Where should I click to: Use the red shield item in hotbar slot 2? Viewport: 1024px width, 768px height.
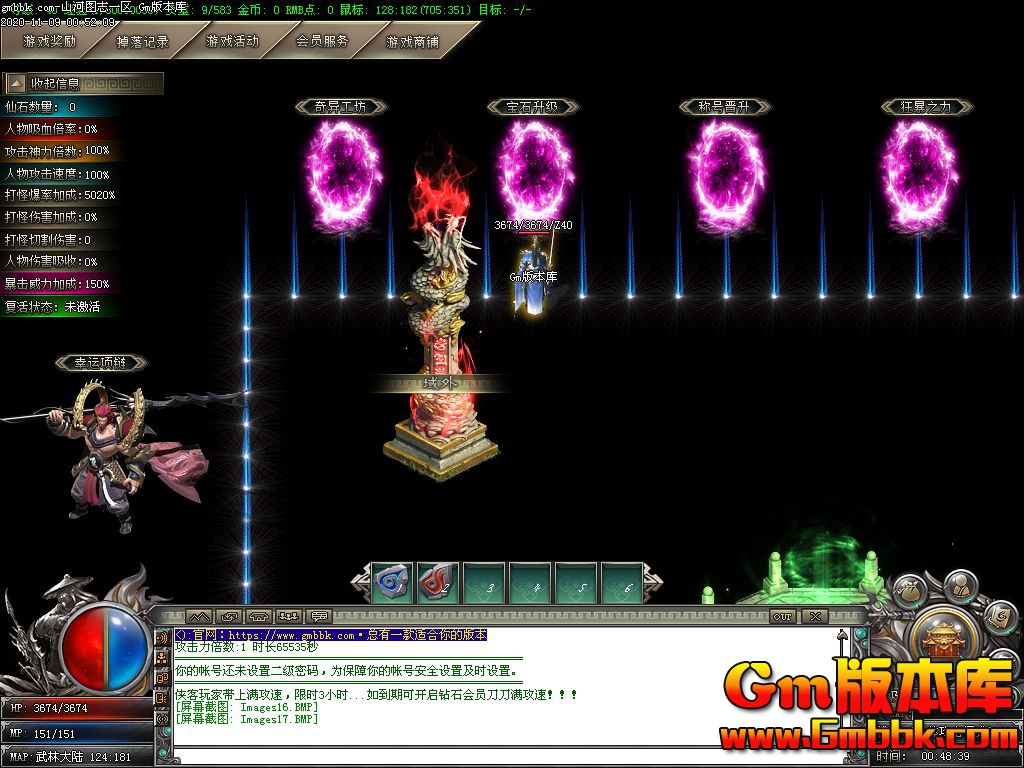click(x=437, y=582)
